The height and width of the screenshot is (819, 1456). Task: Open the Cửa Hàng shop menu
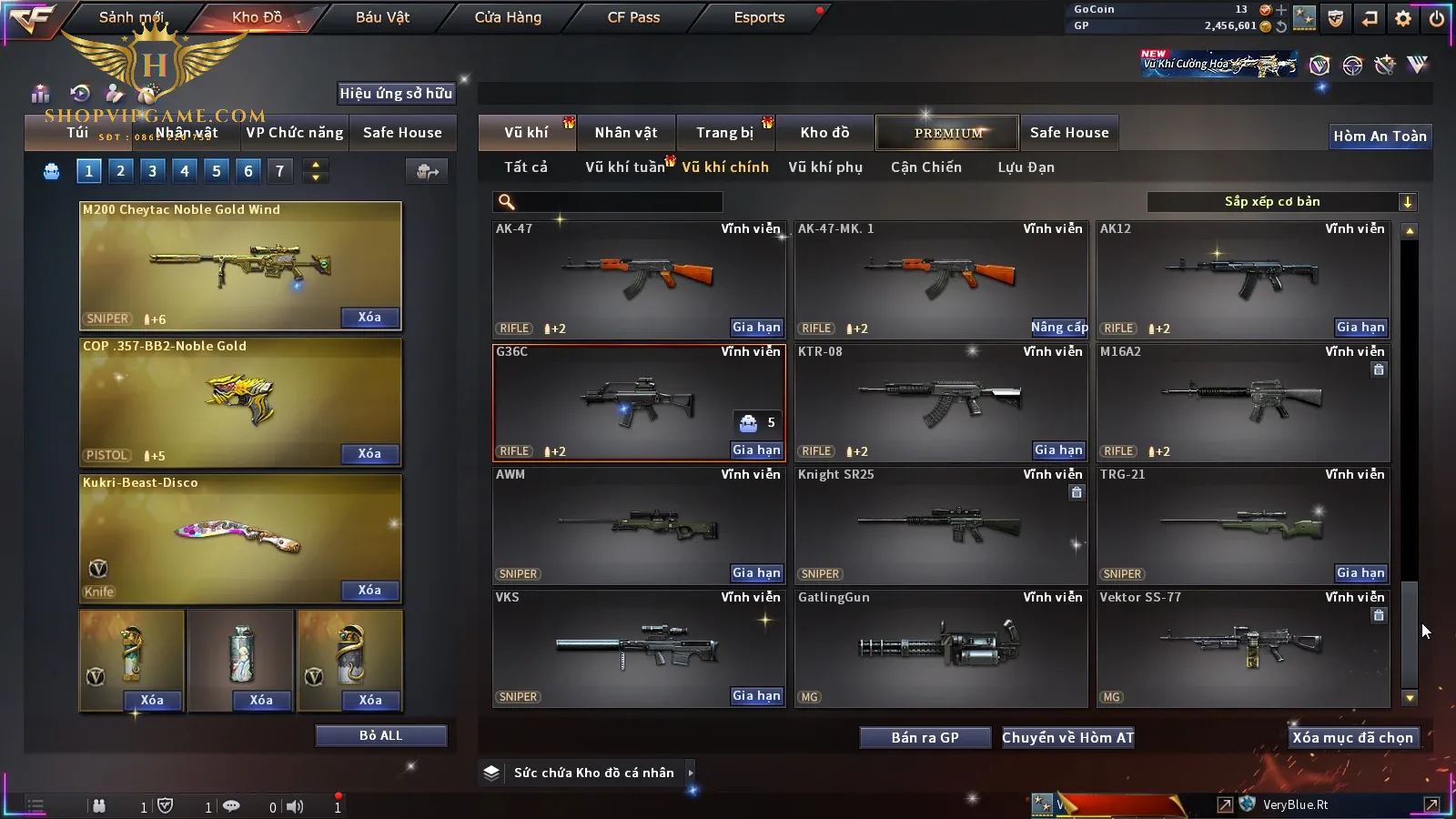click(508, 17)
